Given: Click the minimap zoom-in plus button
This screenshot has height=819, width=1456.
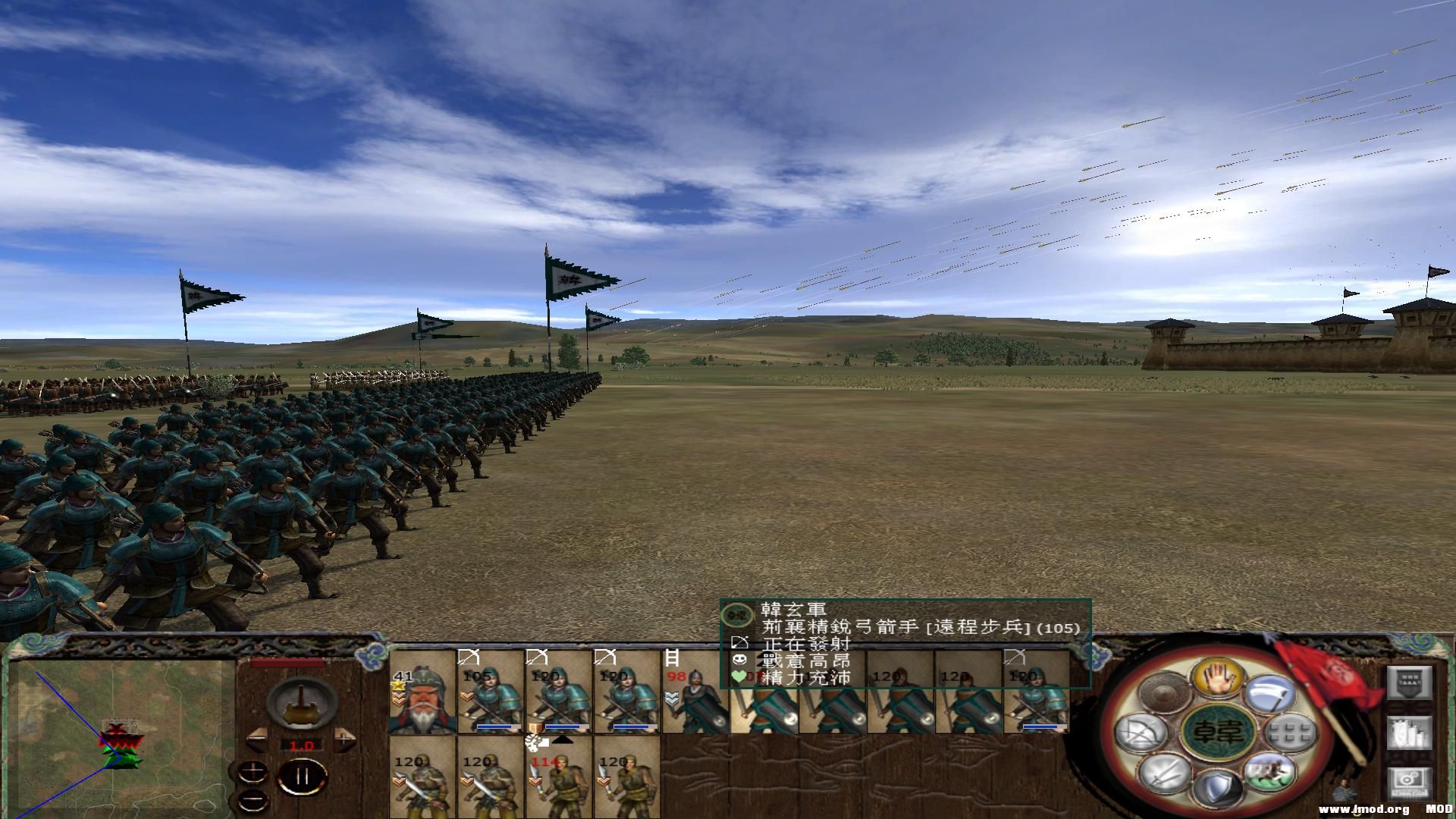Looking at the screenshot, I should point(253,771).
